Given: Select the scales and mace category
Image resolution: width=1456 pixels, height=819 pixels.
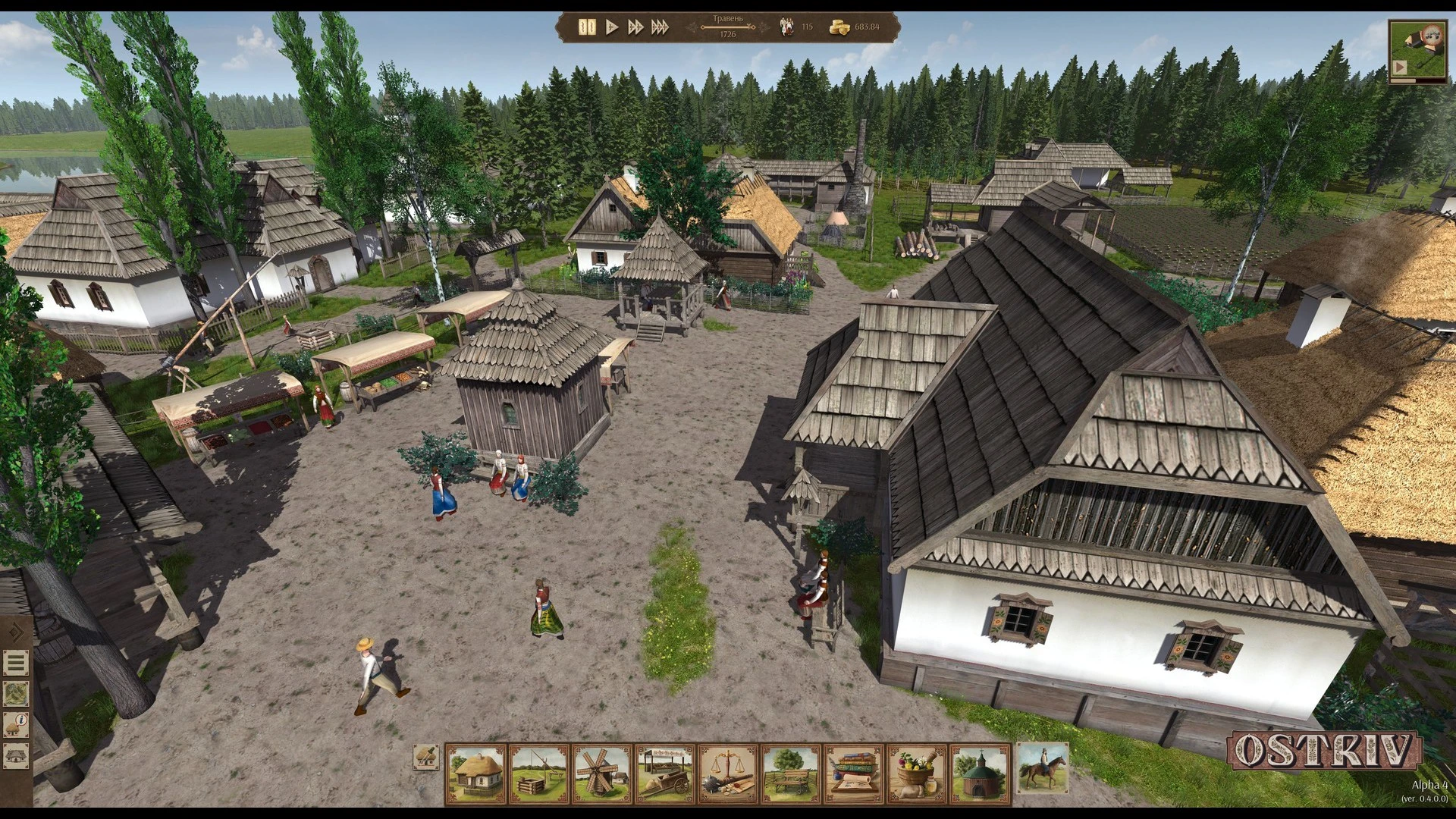Looking at the screenshot, I should pos(728,773).
